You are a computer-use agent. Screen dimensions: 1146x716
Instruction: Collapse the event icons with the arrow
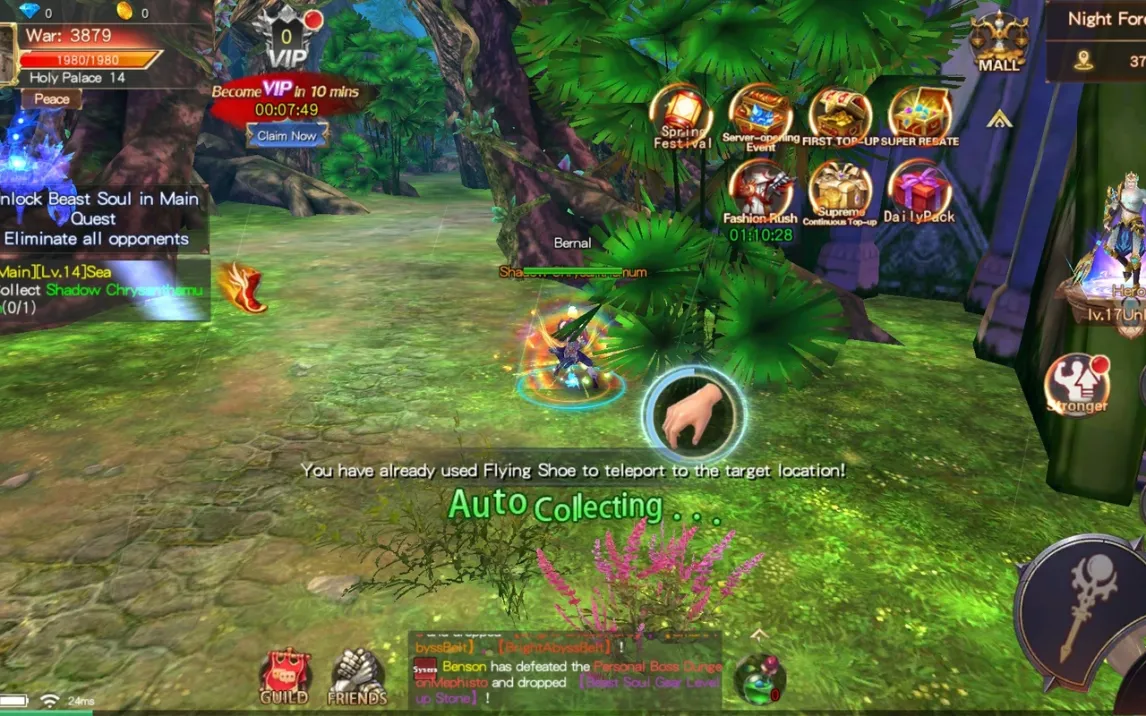click(x=998, y=120)
